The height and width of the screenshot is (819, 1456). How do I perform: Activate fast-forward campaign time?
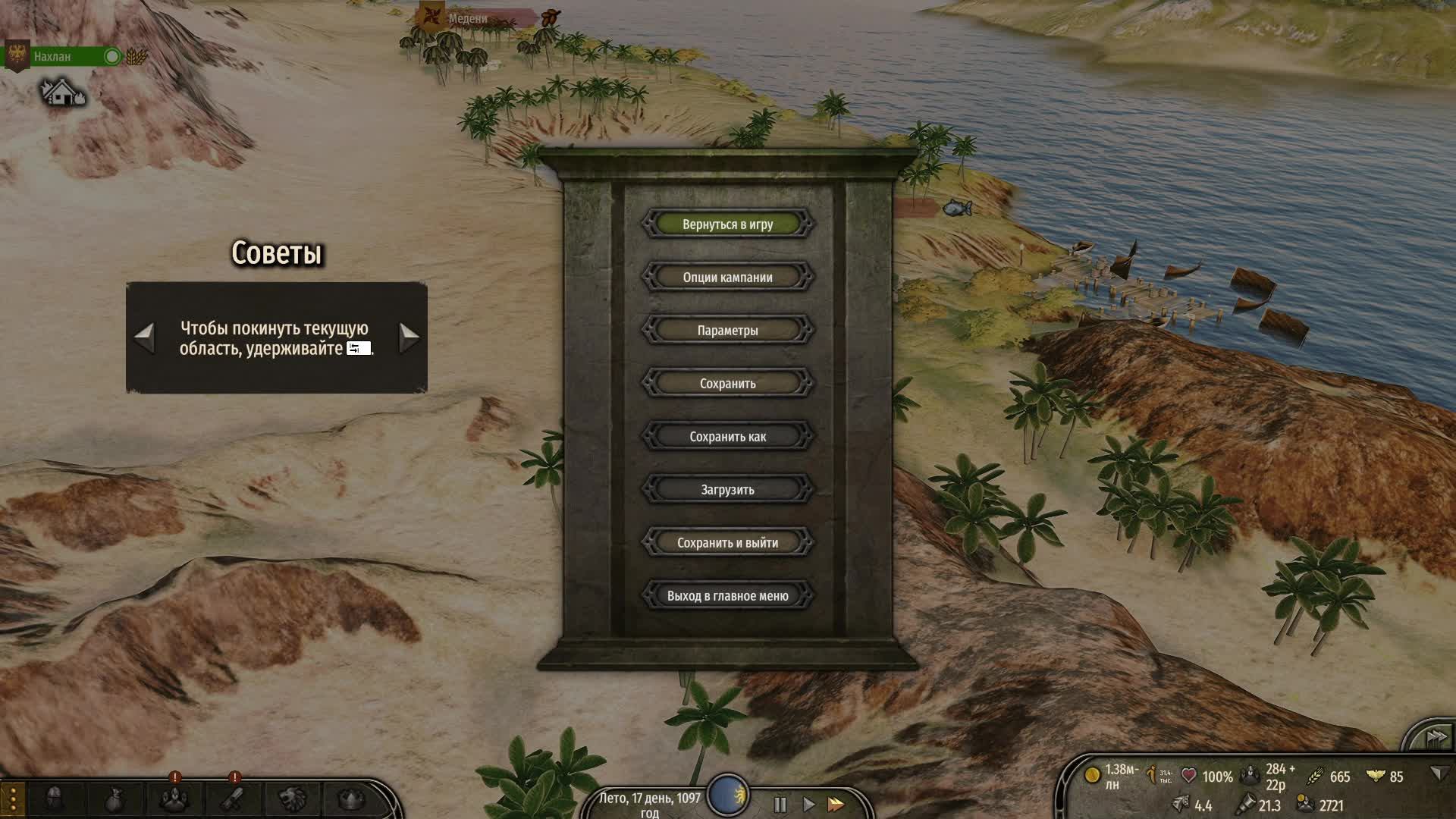(x=836, y=804)
